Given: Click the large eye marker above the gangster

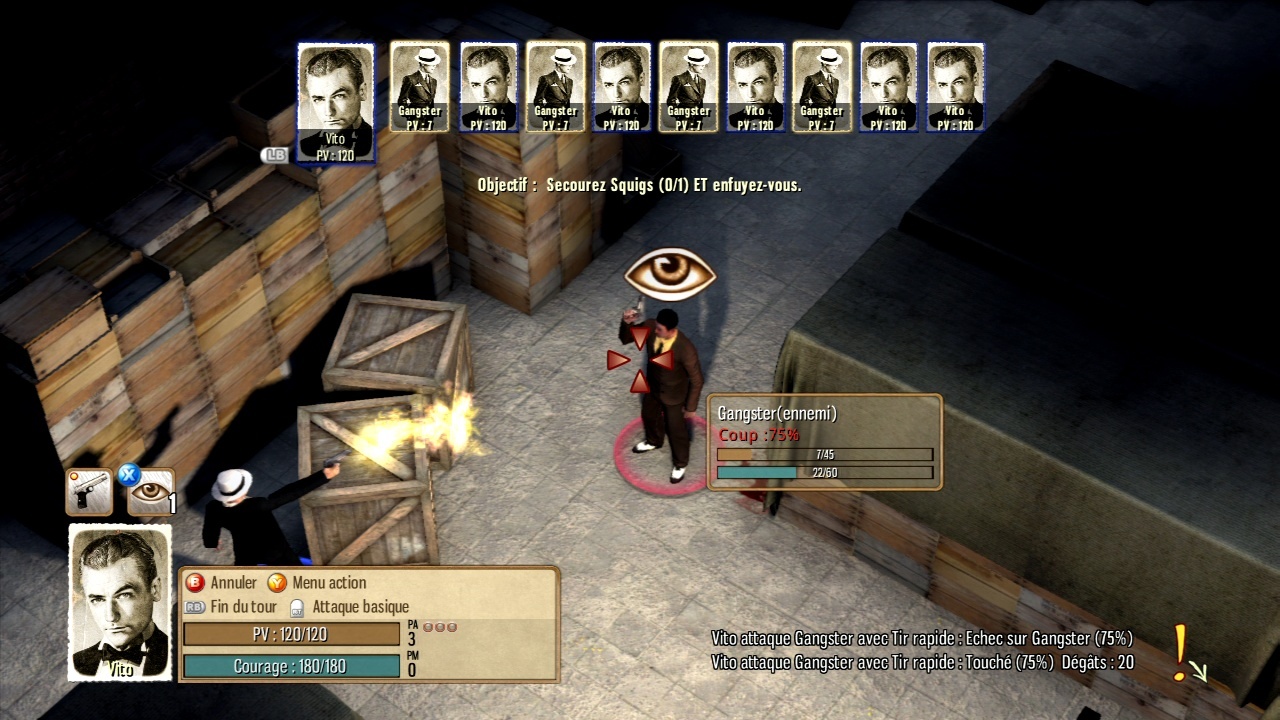Looking at the screenshot, I should tap(670, 275).
